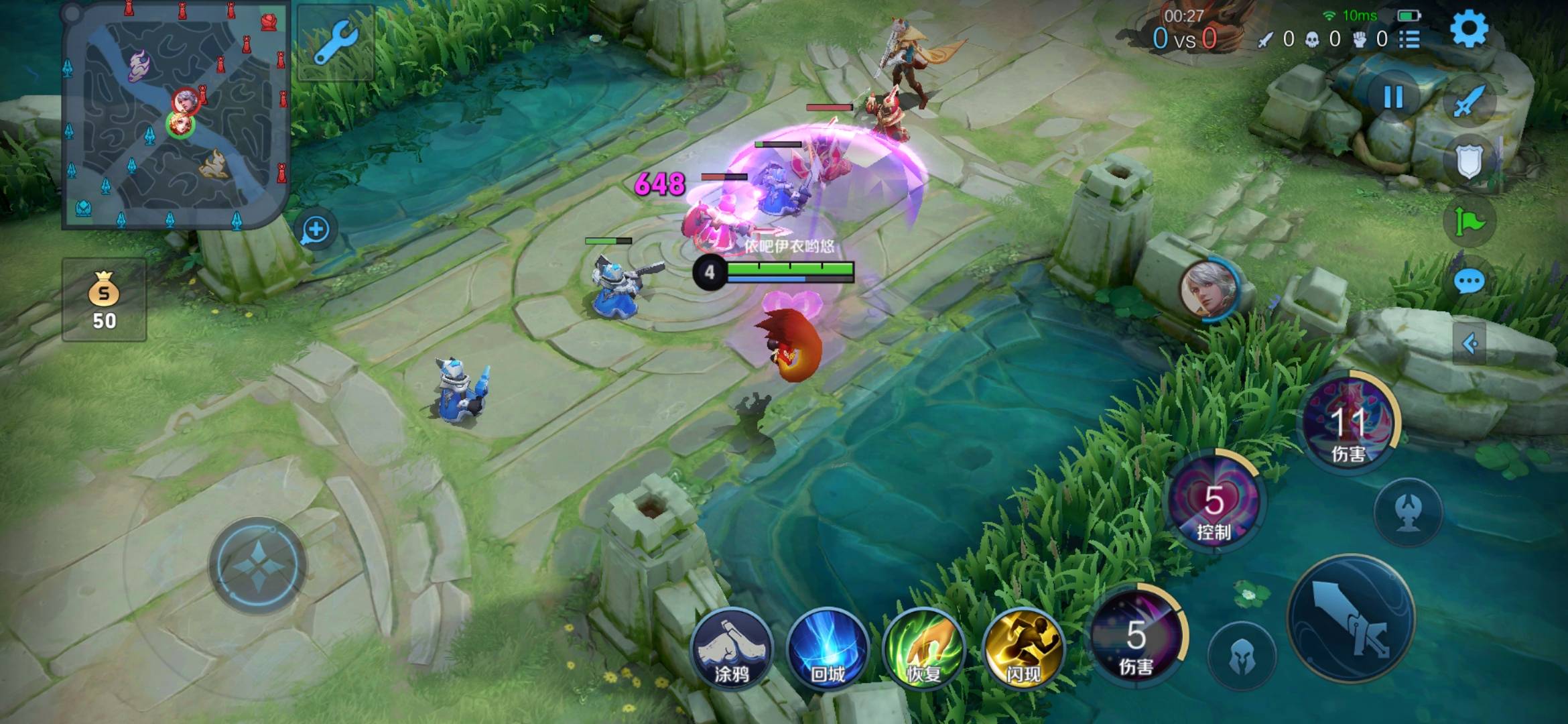Pause the match with the pause button
This screenshot has height=724, width=1568.
tap(1393, 98)
